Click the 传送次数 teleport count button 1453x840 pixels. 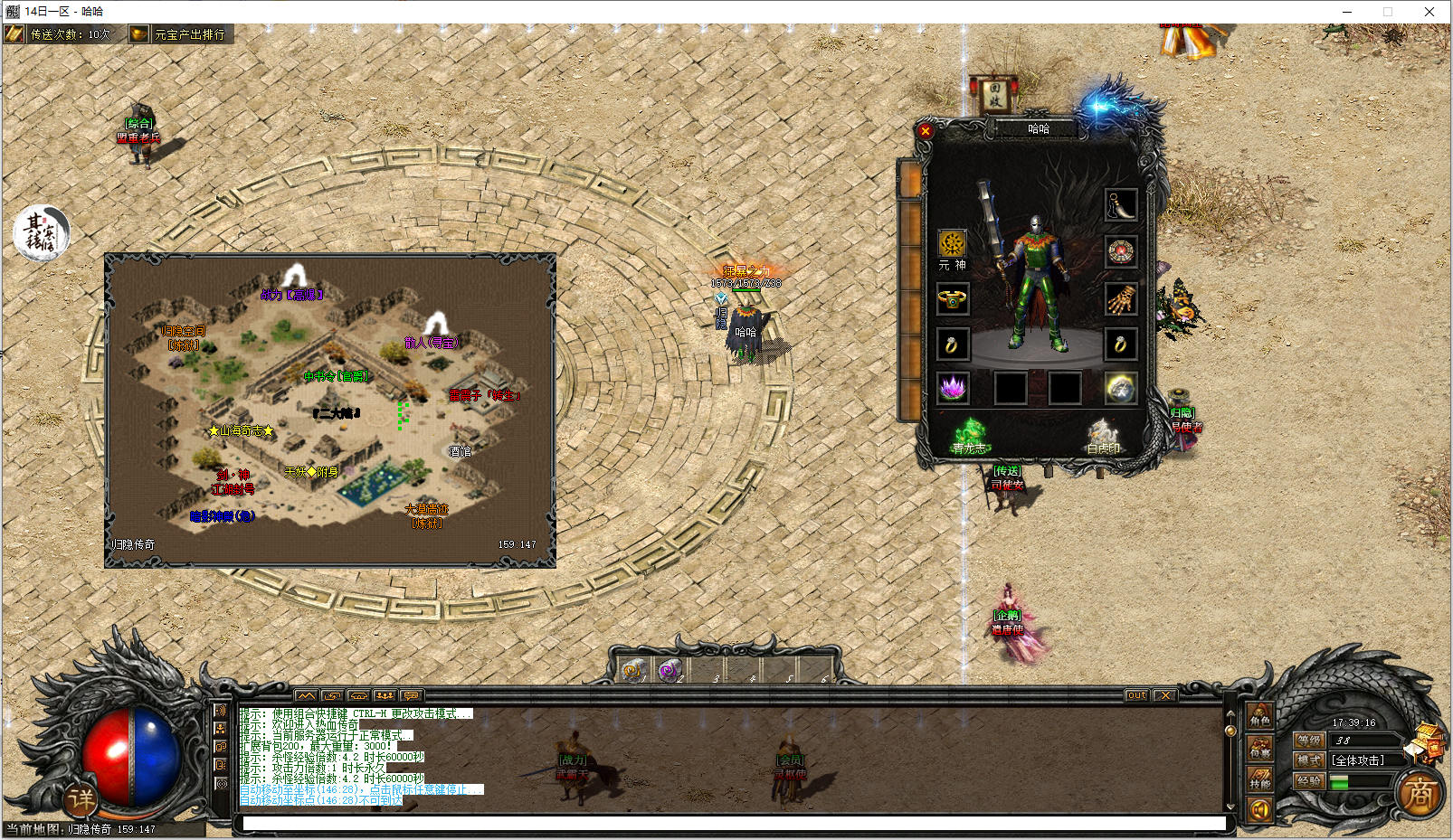coord(61,34)
